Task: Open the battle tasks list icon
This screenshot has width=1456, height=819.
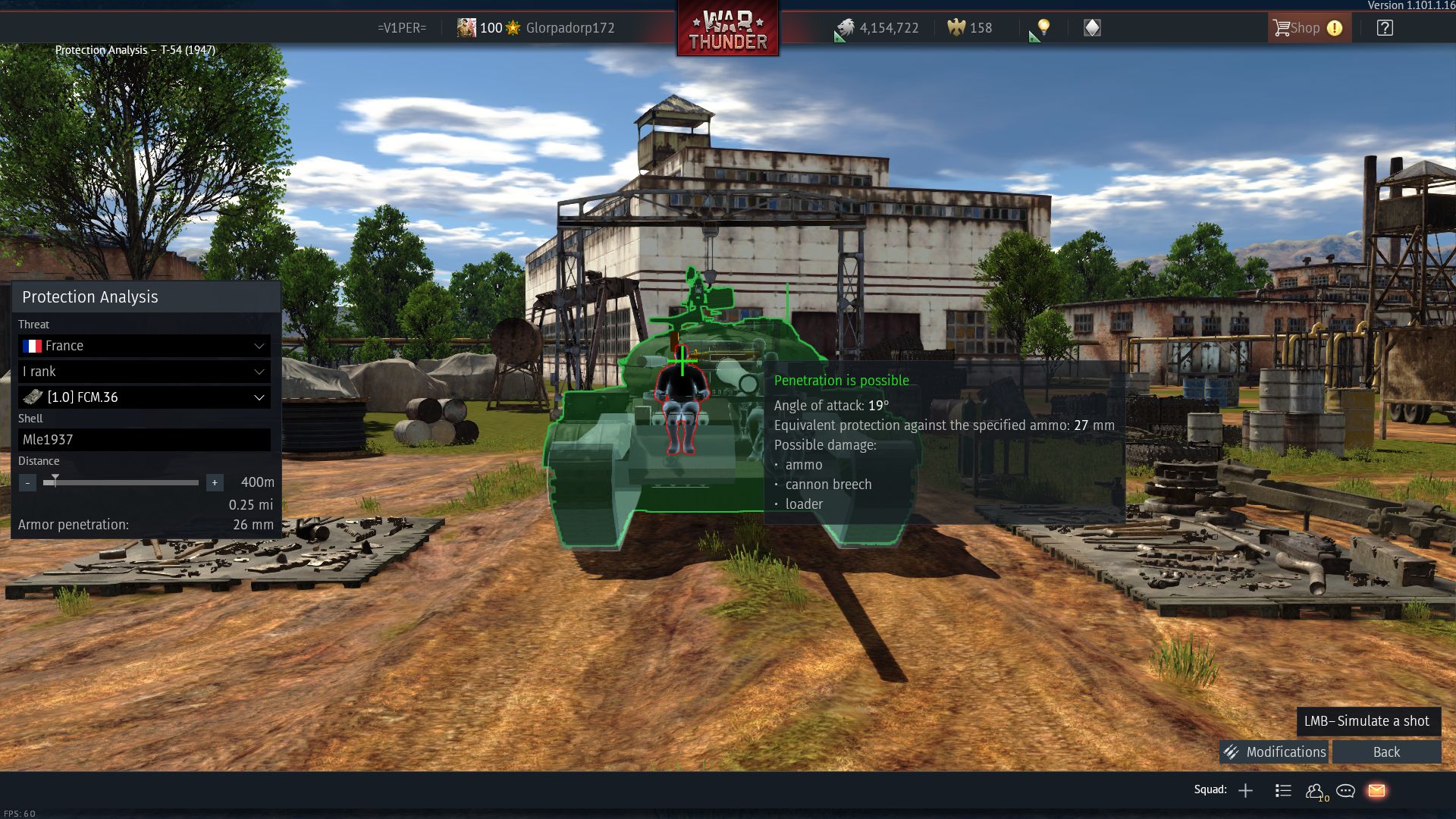Action: tap(1283, 790)
